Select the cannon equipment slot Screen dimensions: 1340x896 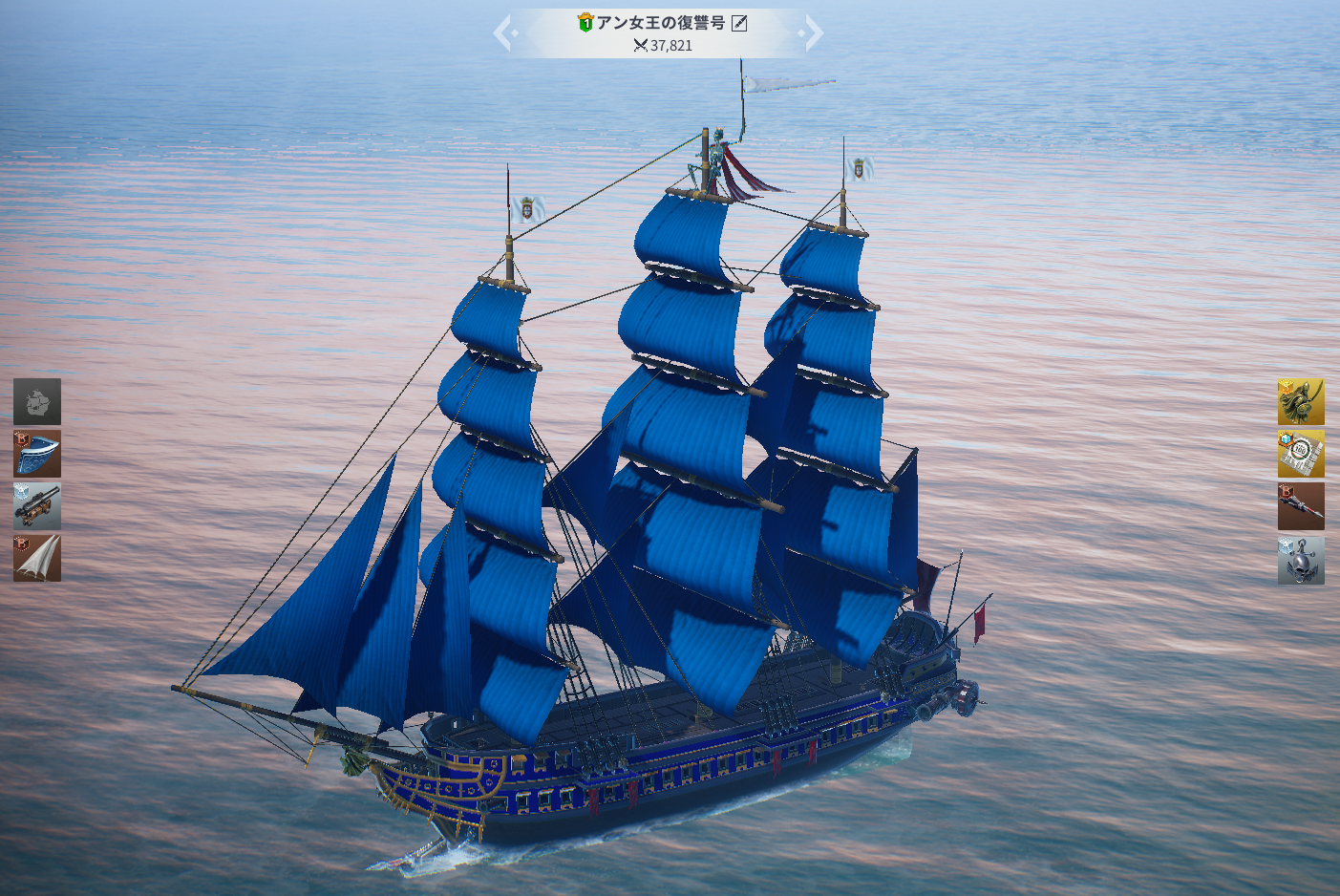tap(37, 506)
